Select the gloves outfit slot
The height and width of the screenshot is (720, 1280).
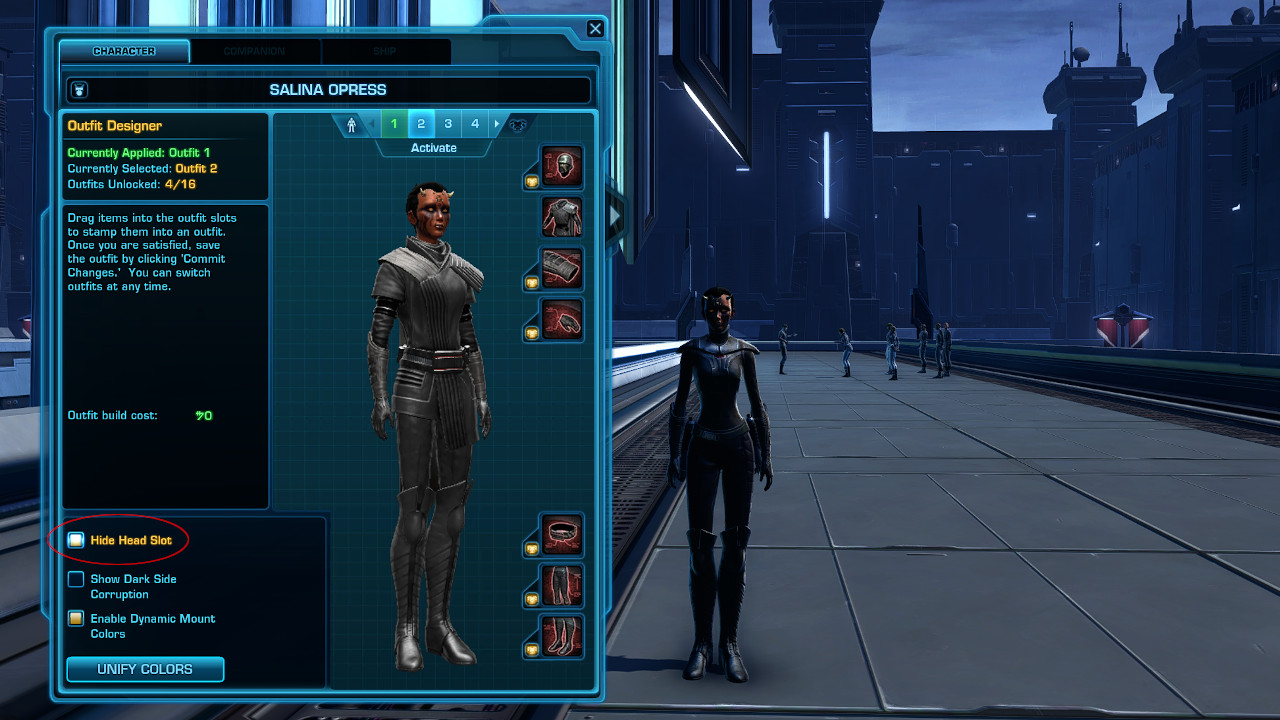560,320
